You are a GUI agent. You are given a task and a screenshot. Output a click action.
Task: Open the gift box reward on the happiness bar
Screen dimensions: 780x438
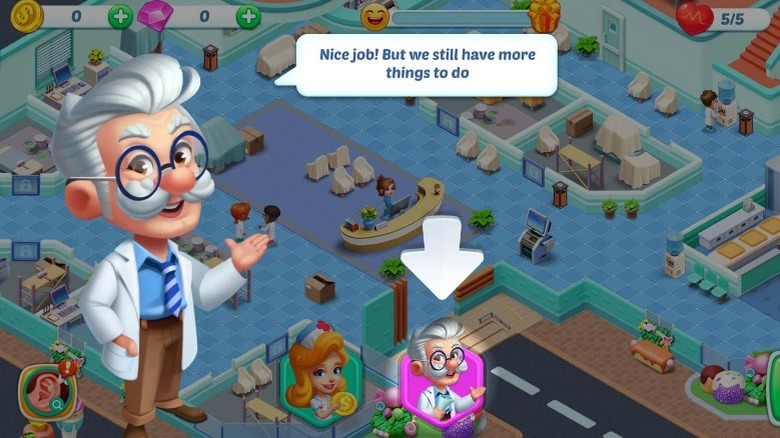(545, 16)
